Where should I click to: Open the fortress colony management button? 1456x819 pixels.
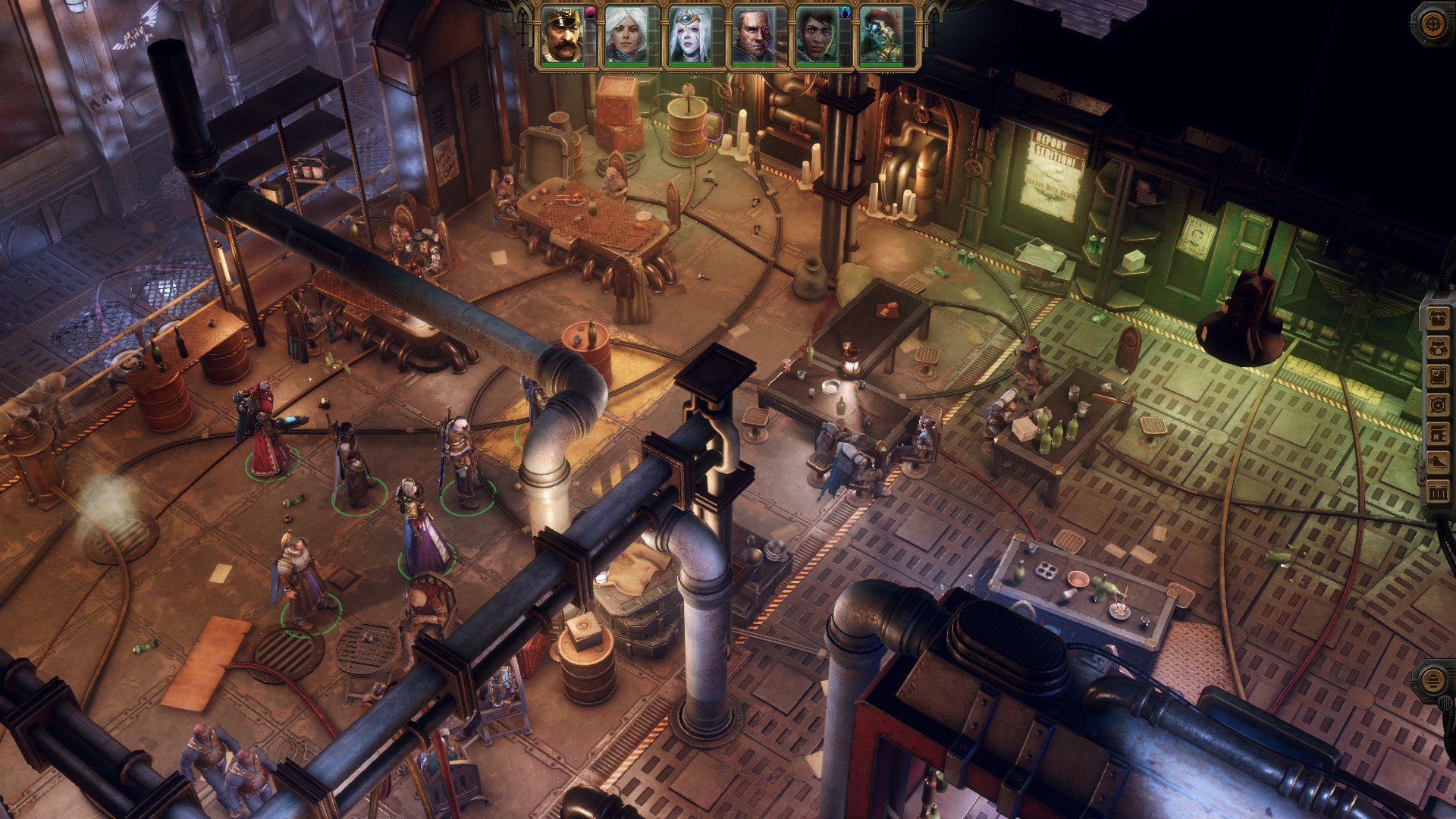pyautogui.click(x=1437, y=492)
